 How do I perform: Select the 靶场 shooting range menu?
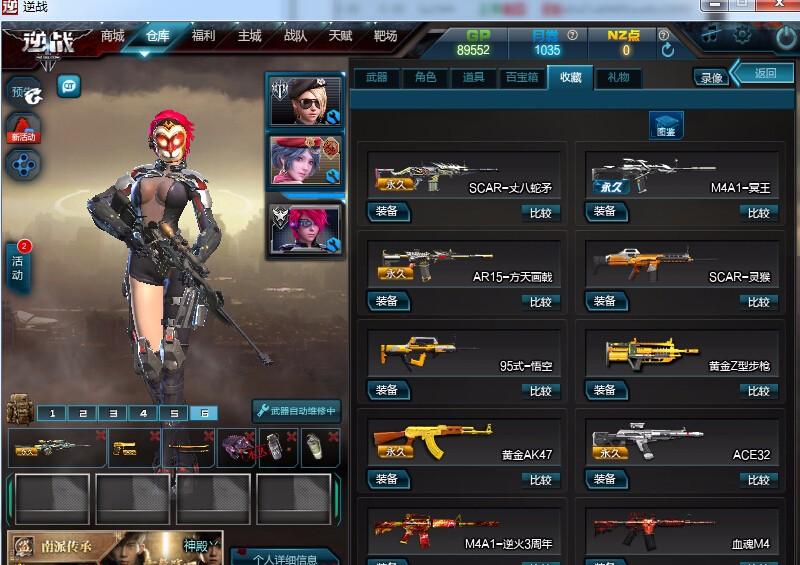click(x=385, y=36)
